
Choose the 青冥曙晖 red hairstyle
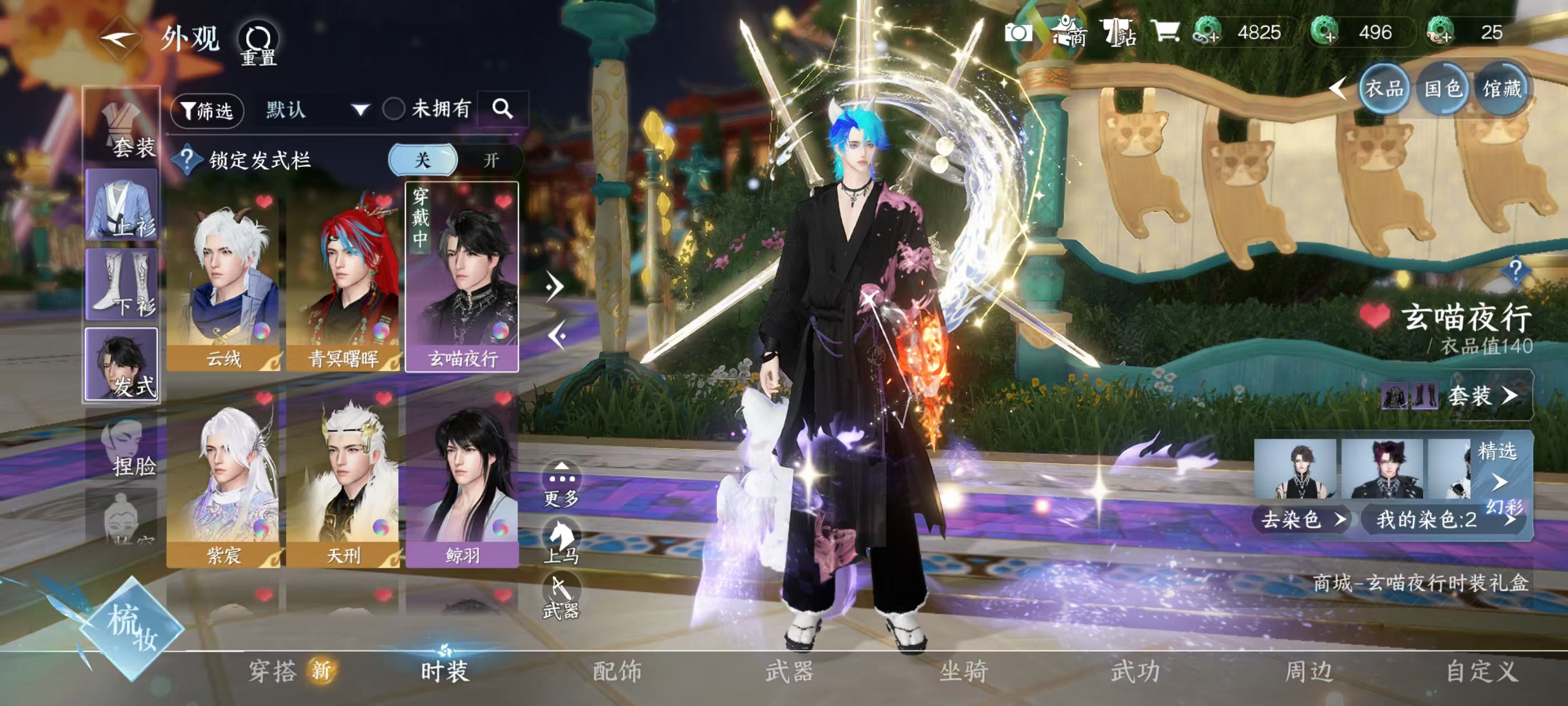pos(343,280)
